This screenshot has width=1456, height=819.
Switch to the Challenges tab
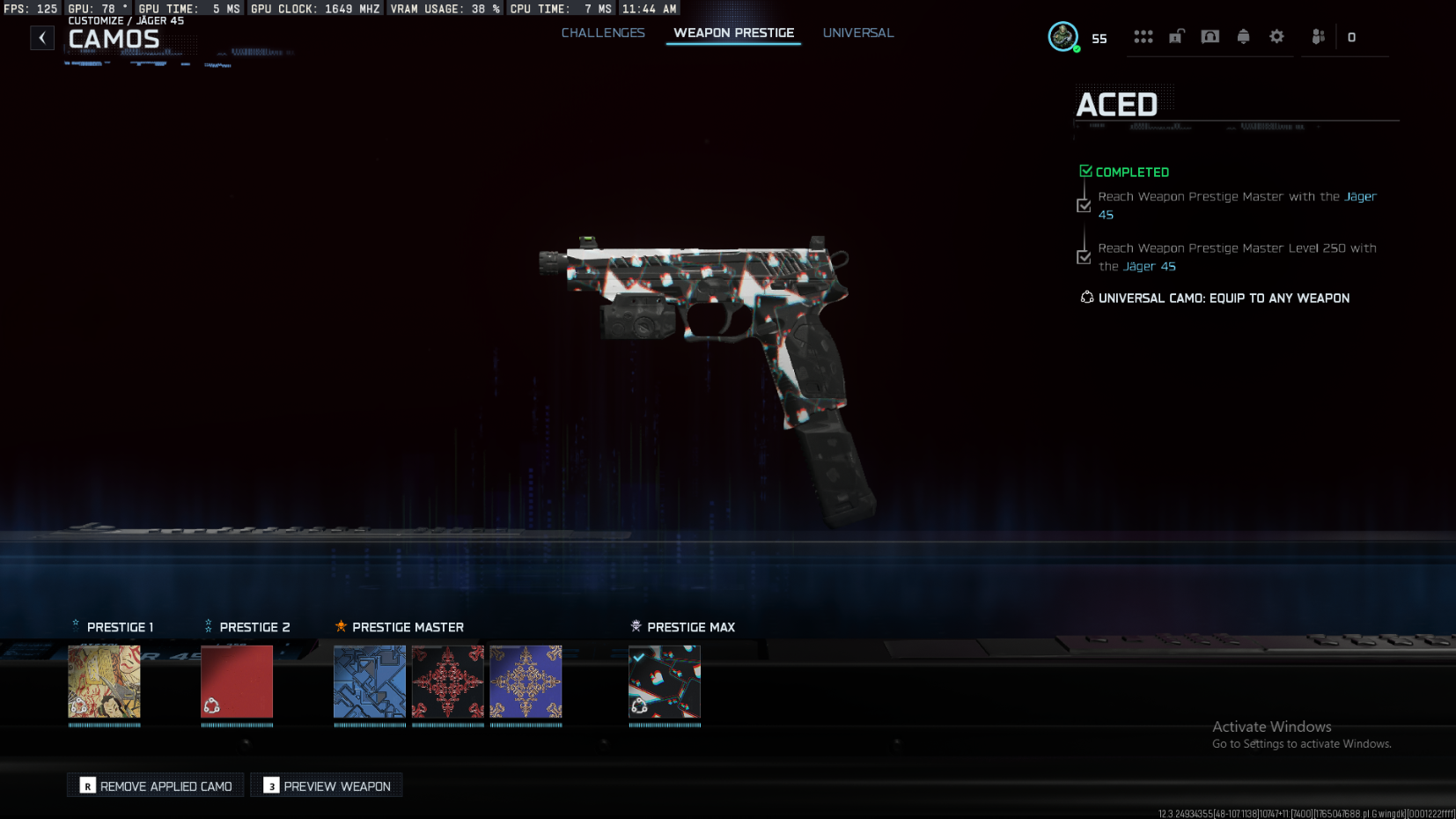603,33
